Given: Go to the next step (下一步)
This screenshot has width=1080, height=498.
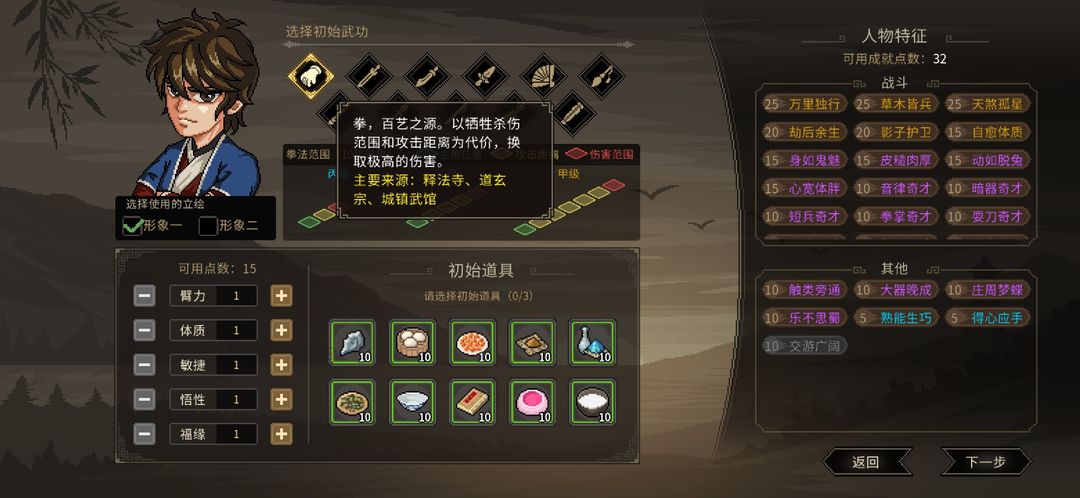Looking at the screenshot, I should point(985,461).
